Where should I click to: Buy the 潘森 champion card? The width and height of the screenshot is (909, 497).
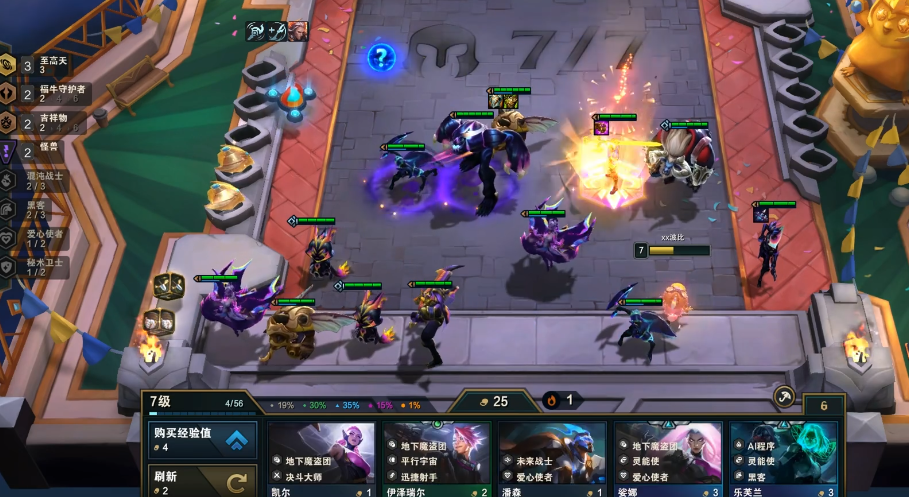coord(552,457)
